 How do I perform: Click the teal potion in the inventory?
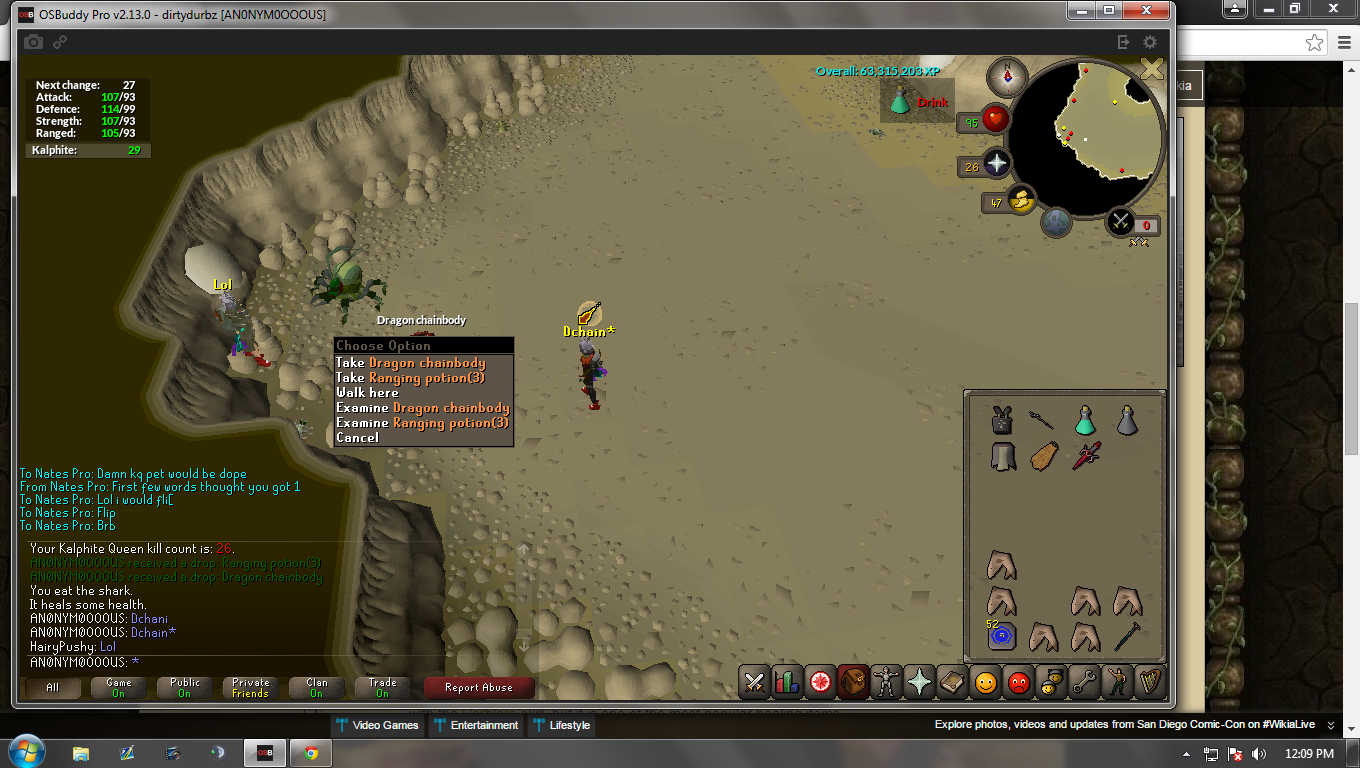(x=1086, y=420)
